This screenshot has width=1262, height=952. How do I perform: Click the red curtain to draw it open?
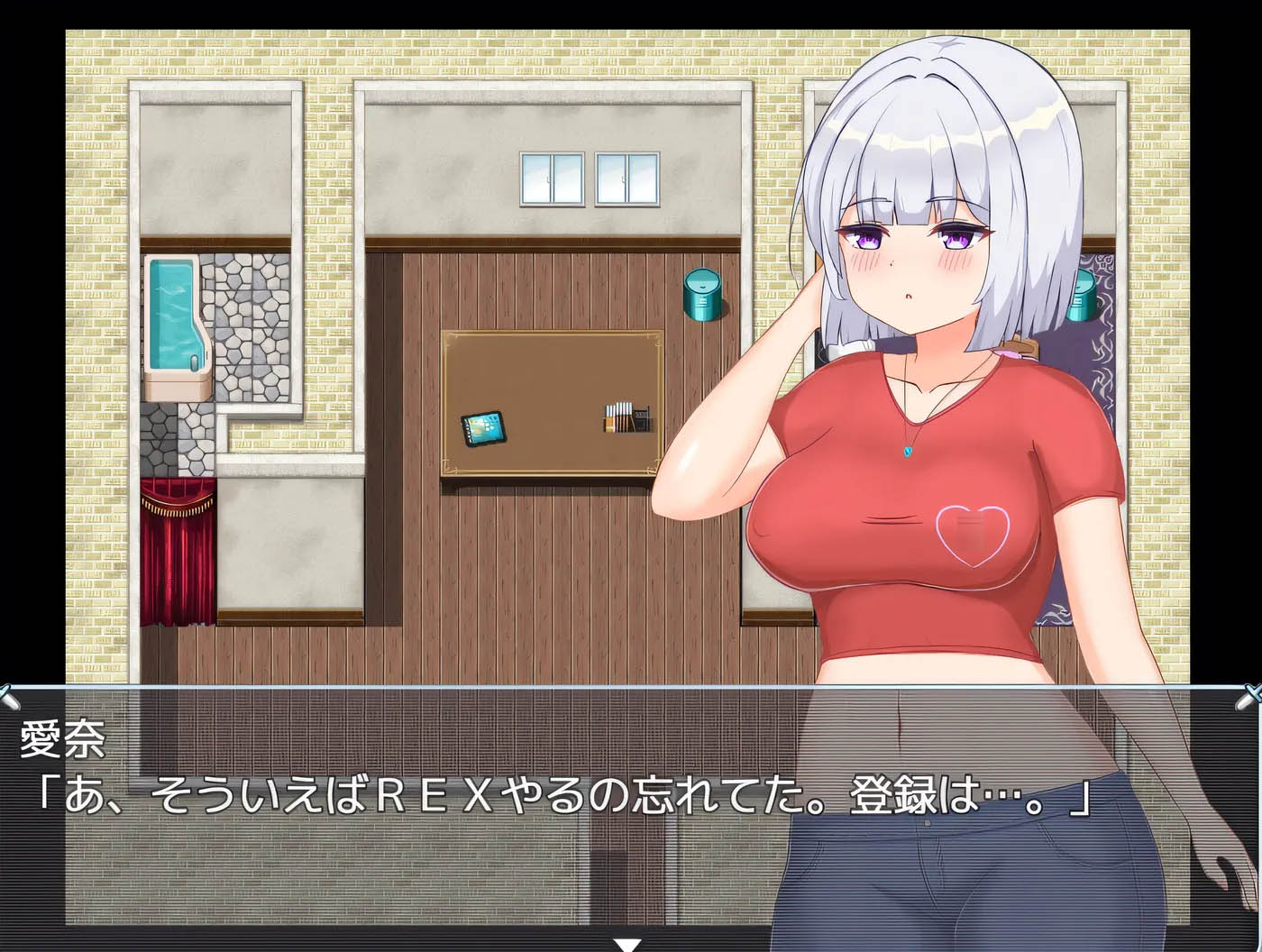(x=179, y=550)
